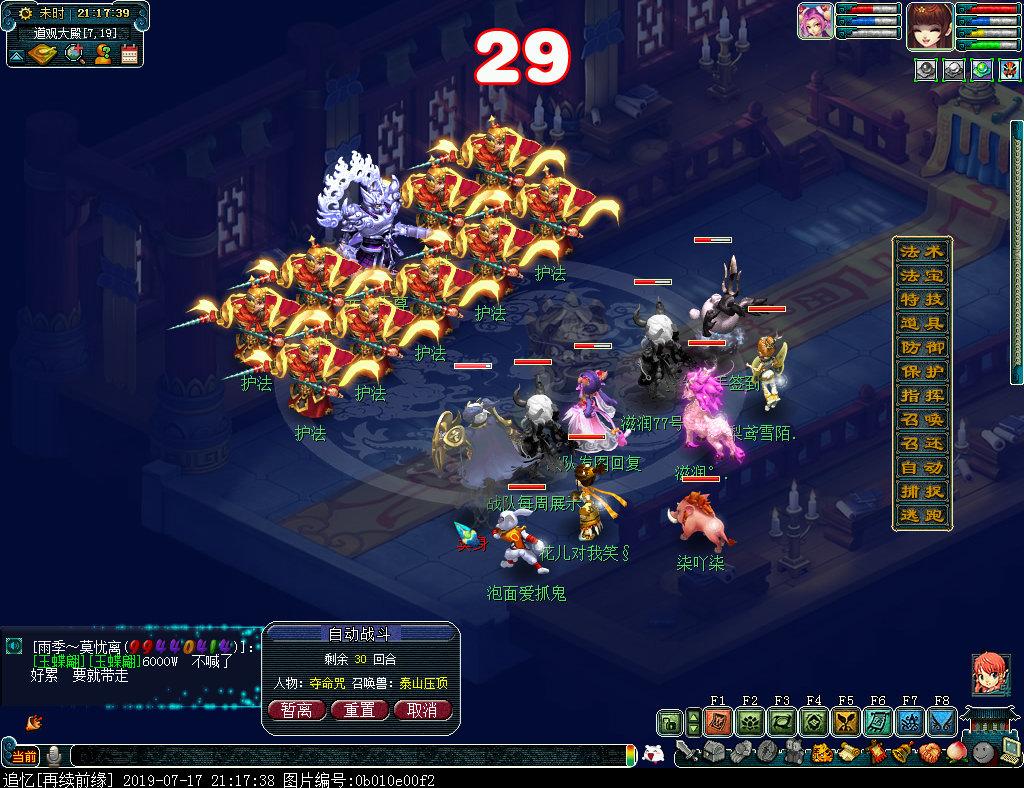Activate the F1 orange skill shortcut
This screenshot has height=788, width=1024.
click(x=718, y=722)
